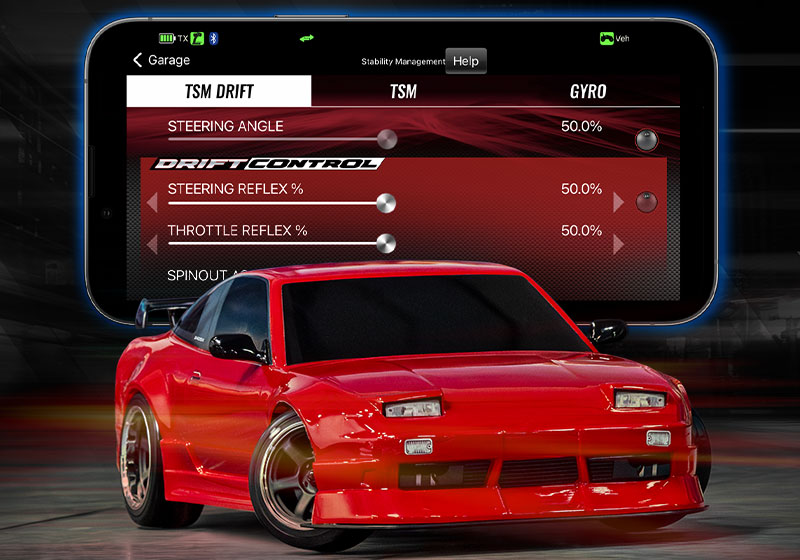The height and width of the screenshot is (560, 800).
Task: Increase Steering Reflex with the right arrow
Action: tap(618, 203)
